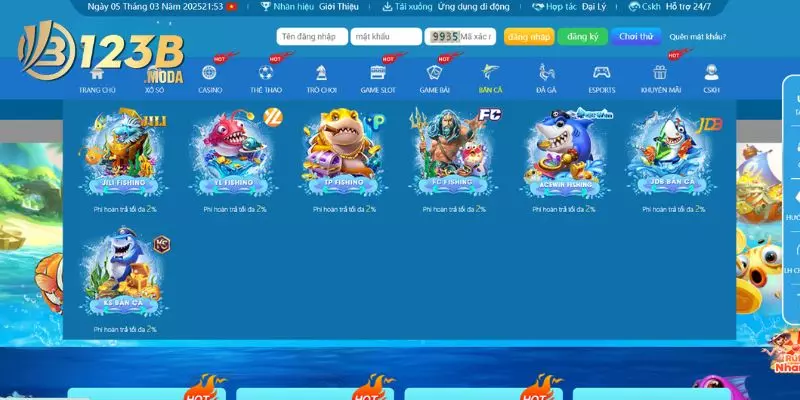Choose the JILI Fishing game
The height and width of the screenshot is (400, 800).
pyautogui.click(x=124, y=153)
